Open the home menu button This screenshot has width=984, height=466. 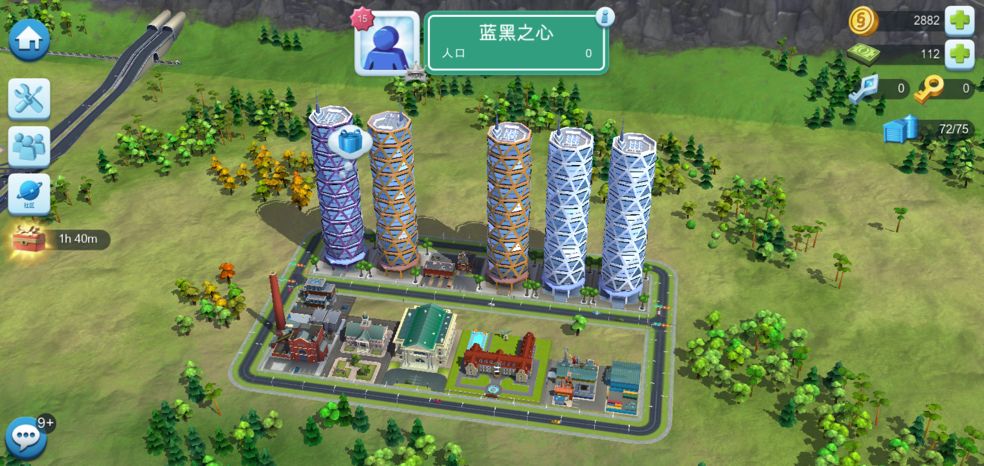click(x=29, y=39)
